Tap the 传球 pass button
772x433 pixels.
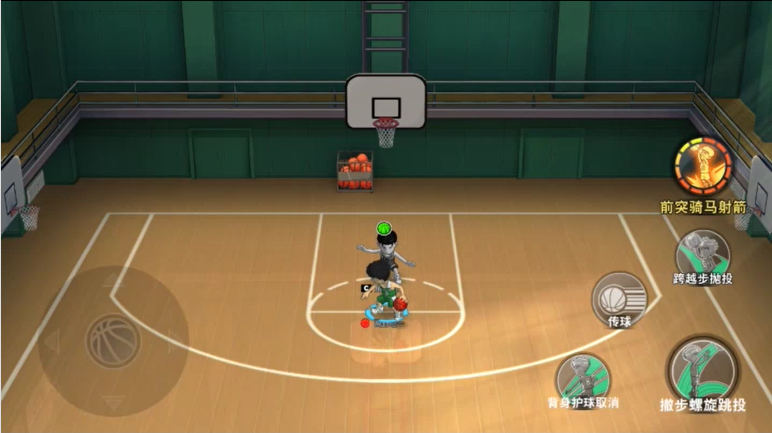pyautogui.click(x=618, y=296)
